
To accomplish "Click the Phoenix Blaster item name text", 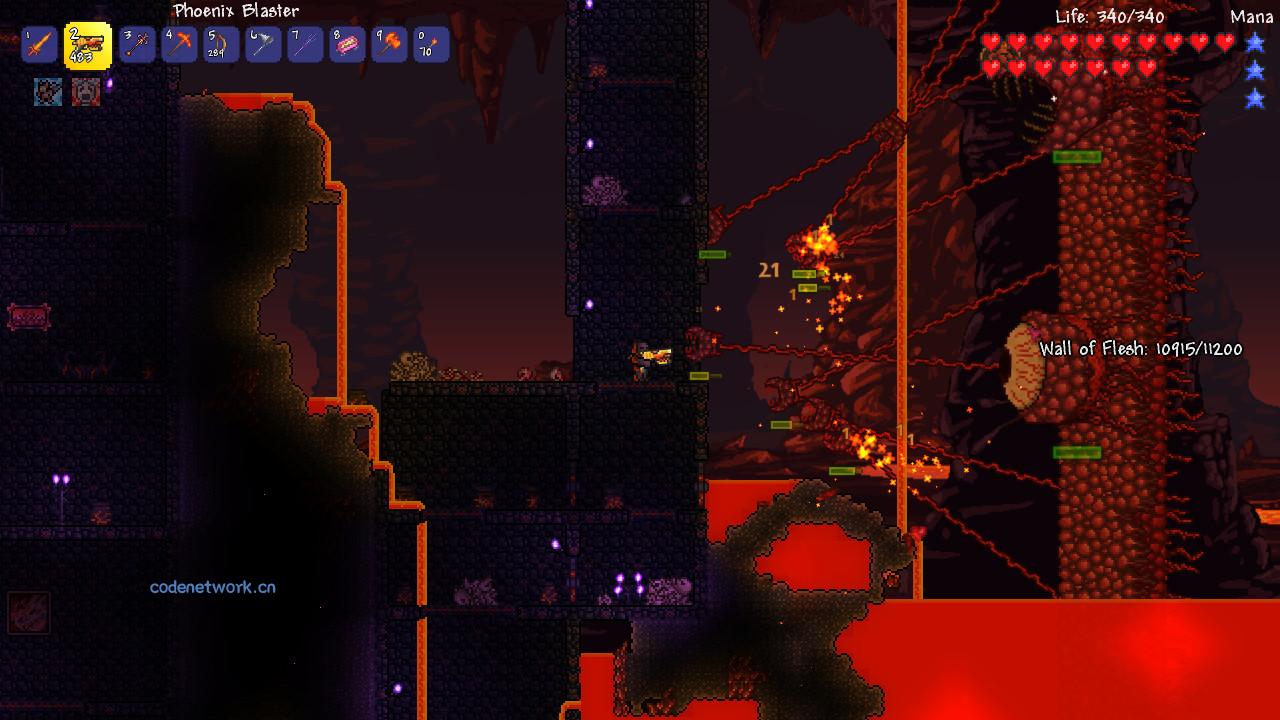I will click(235, 11).
